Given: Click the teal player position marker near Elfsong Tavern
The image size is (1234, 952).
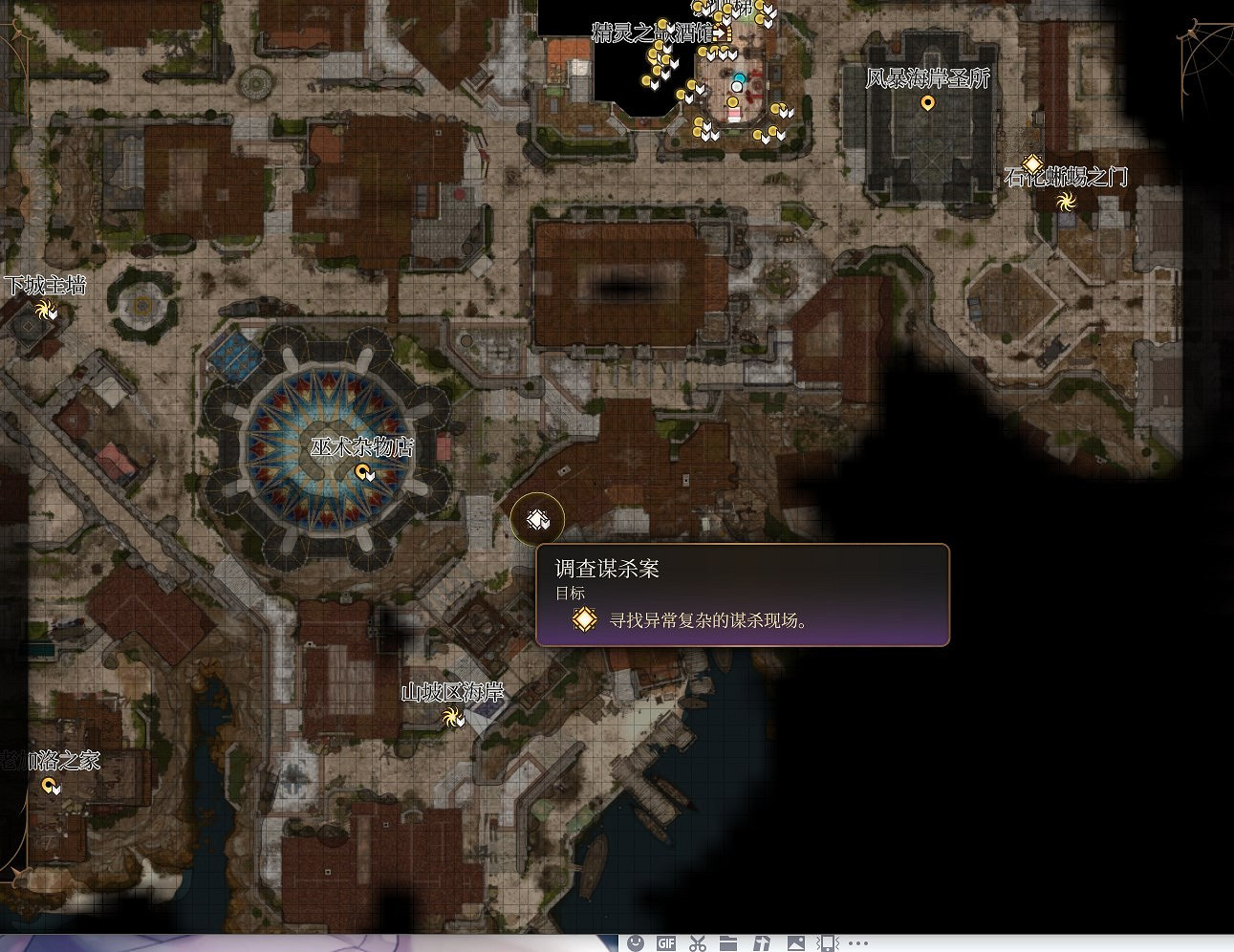Looking at the screenshot, I should [x=739, y=77].
